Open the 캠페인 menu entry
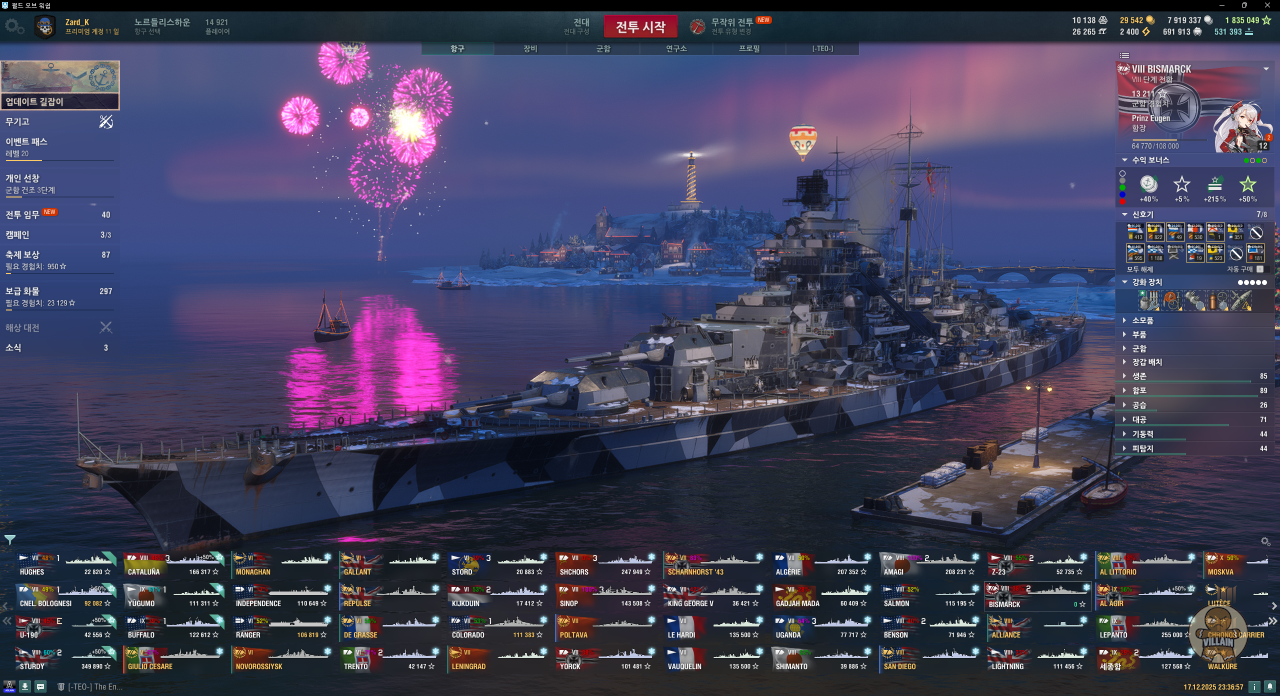Screen dimensions: 1280x696 58,235
